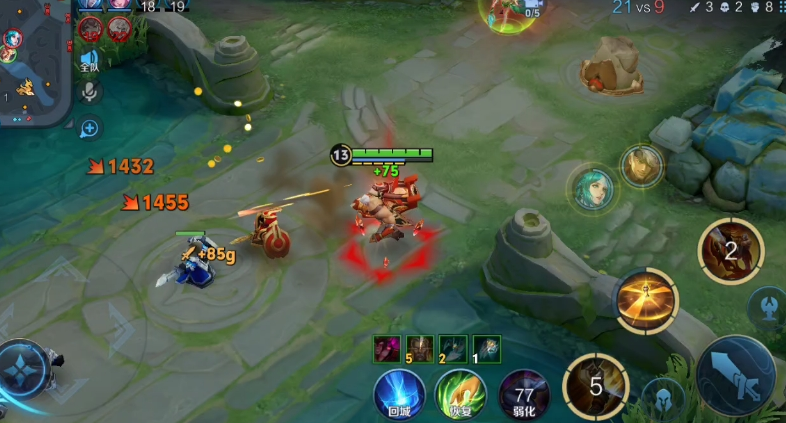Tap the skill showing cooldown 2
The image size is (786, 423).
point(731,250)
